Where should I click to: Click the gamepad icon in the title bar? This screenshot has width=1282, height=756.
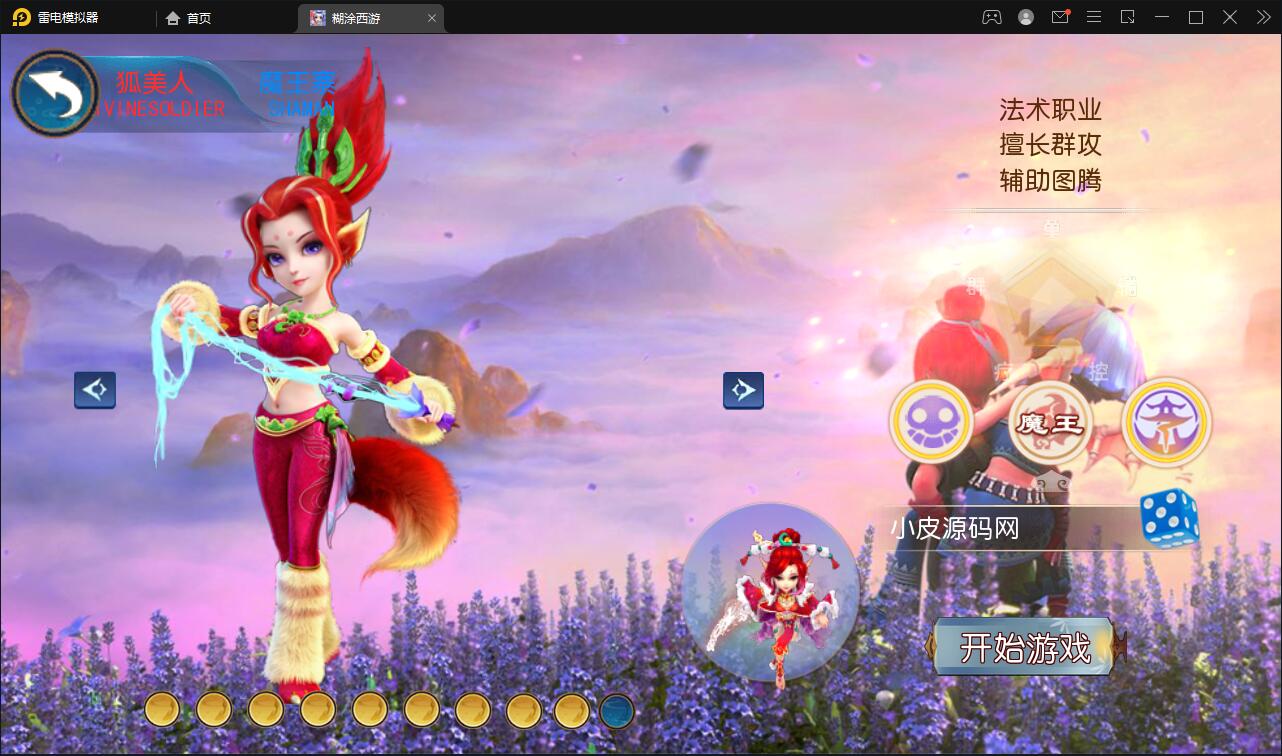tap(991, 17)
